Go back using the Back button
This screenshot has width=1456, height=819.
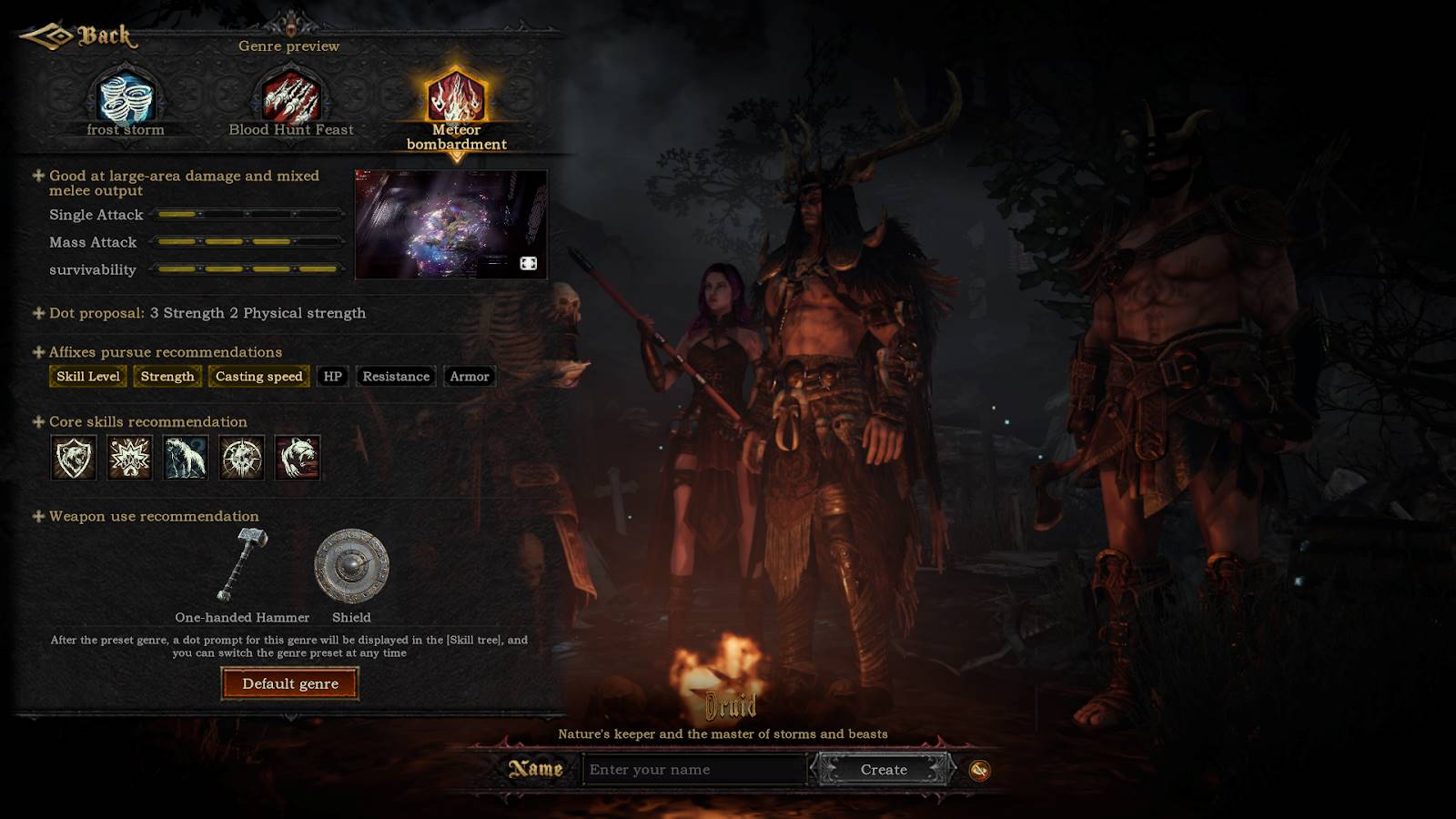tap(79, 36)
